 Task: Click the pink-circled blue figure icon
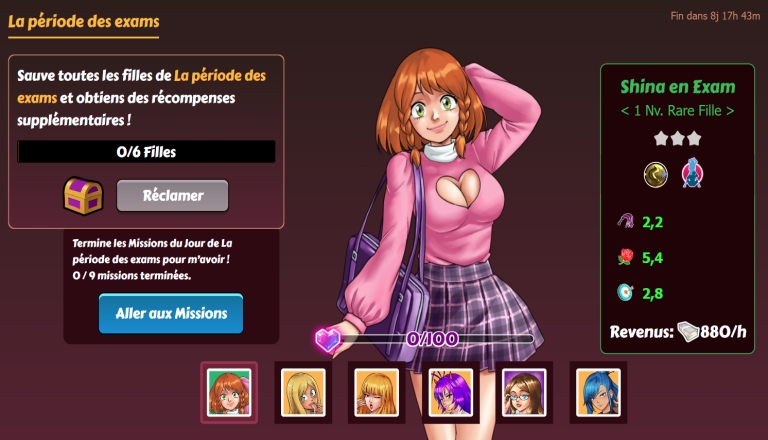coord(692,174)
